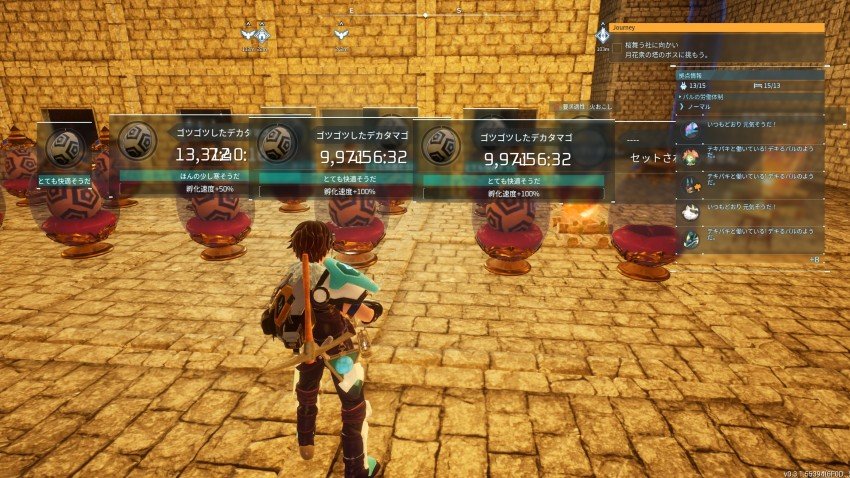Select the white pal in the base list
Screen dimensions: 850x478
point(691,212)
